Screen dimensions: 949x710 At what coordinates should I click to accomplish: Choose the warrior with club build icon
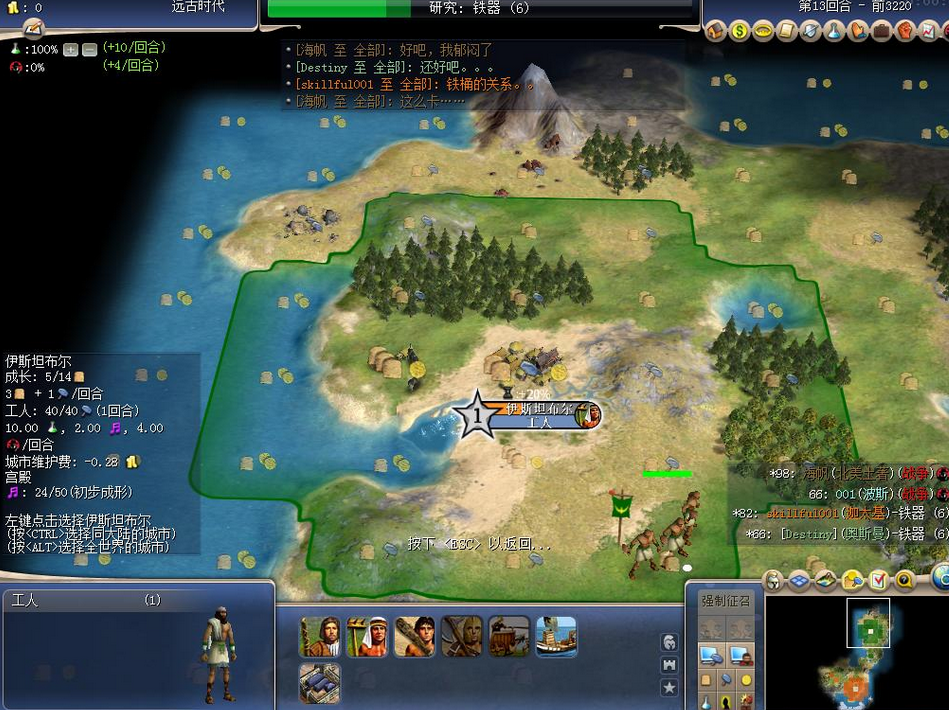(x=414, y=636)
